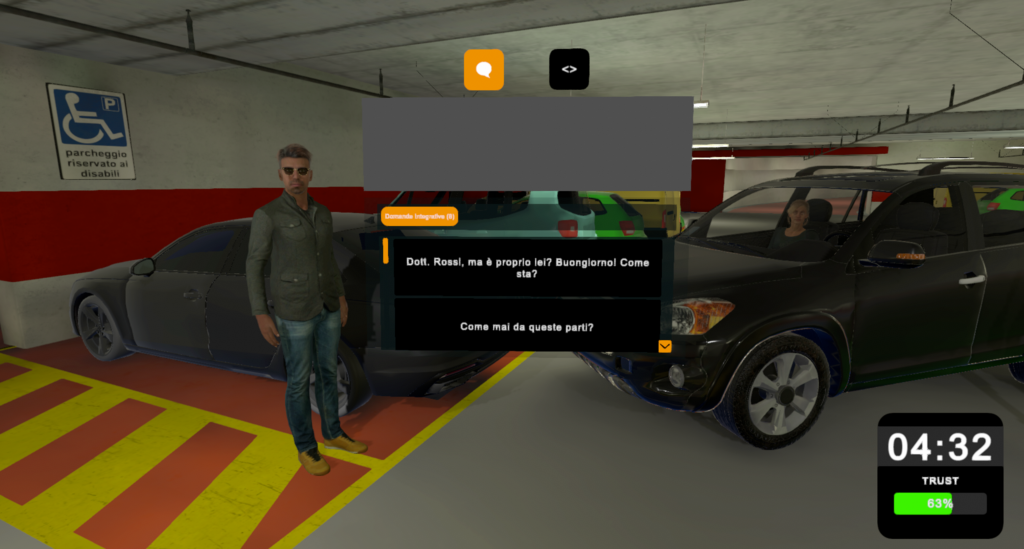This screenshot has width=1024, height=549.
Task: Switch to the black arrows mode button
Action: coord(569,70)
